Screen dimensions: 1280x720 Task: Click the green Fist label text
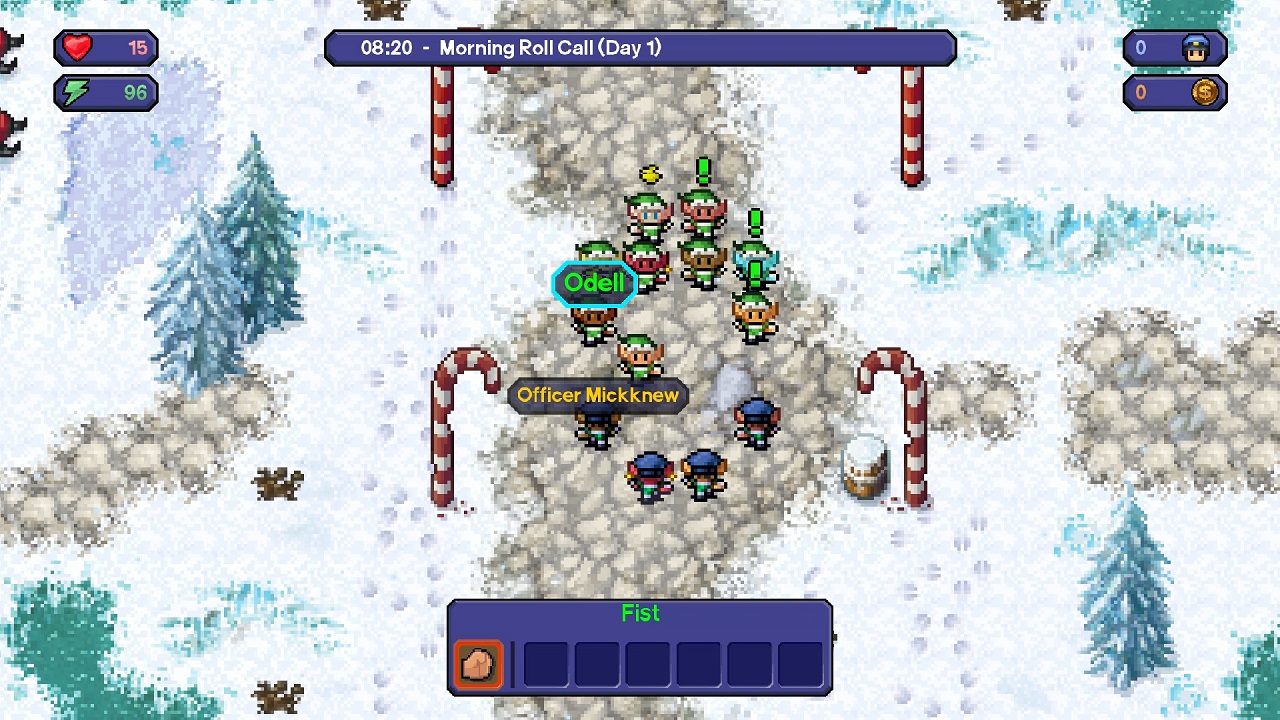[639, 614]
